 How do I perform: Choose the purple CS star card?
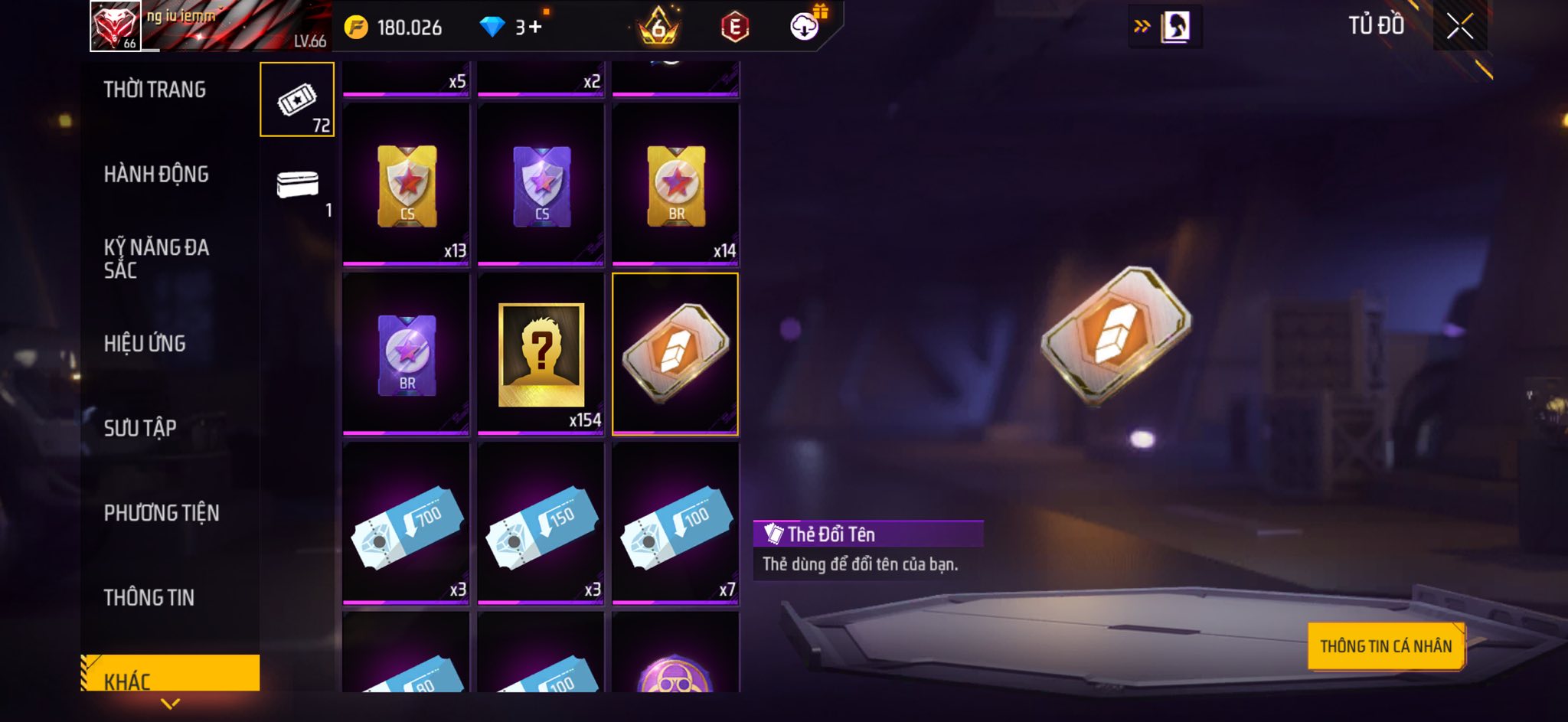tap(541, 185)
